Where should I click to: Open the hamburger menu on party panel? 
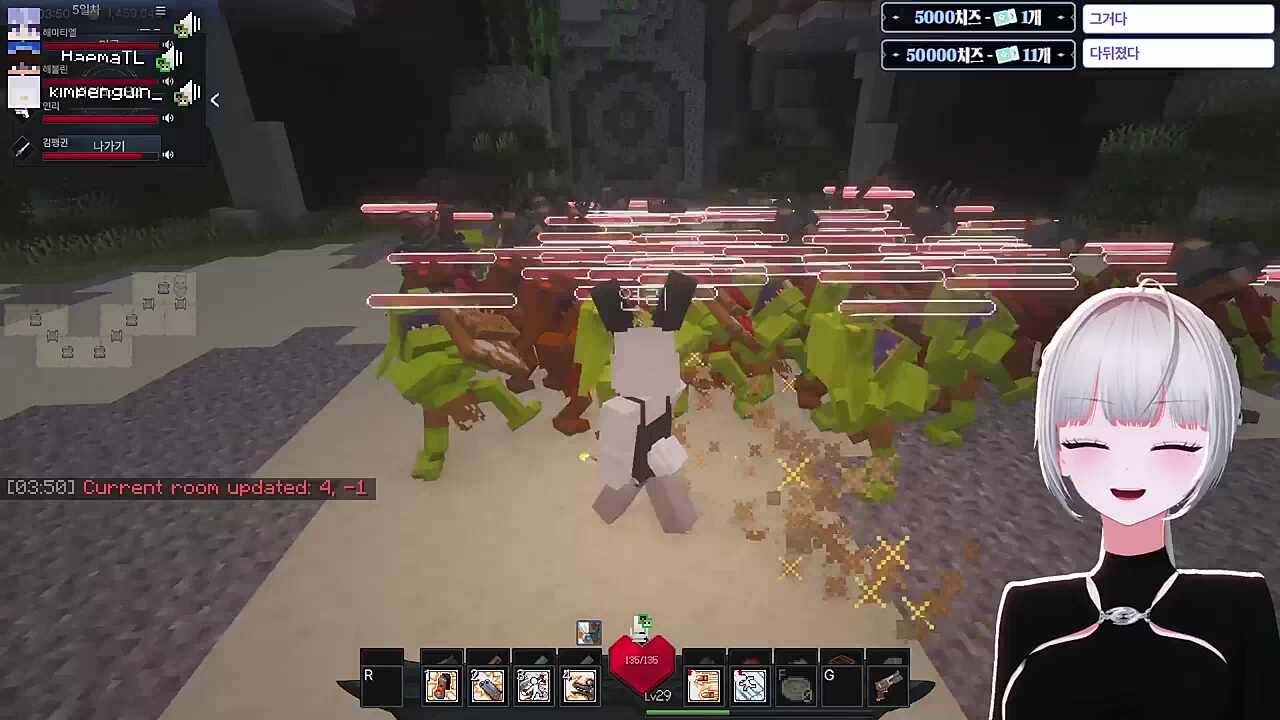click(x=160, y=11)
